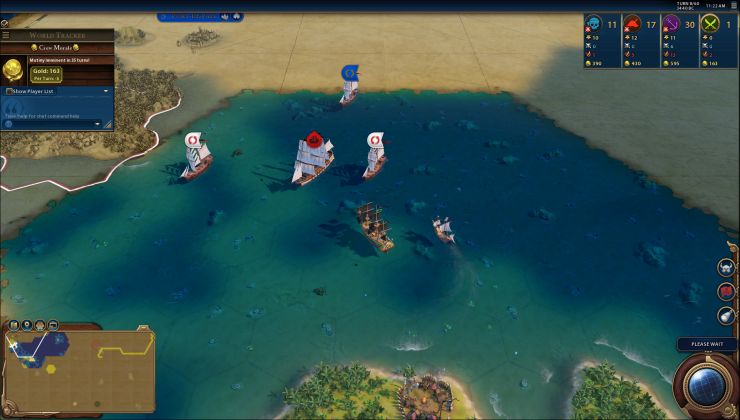This screenshot has width=740, height=420.
Task: Open the World Tracker hamburger menu
Action: tap(6, 35)
